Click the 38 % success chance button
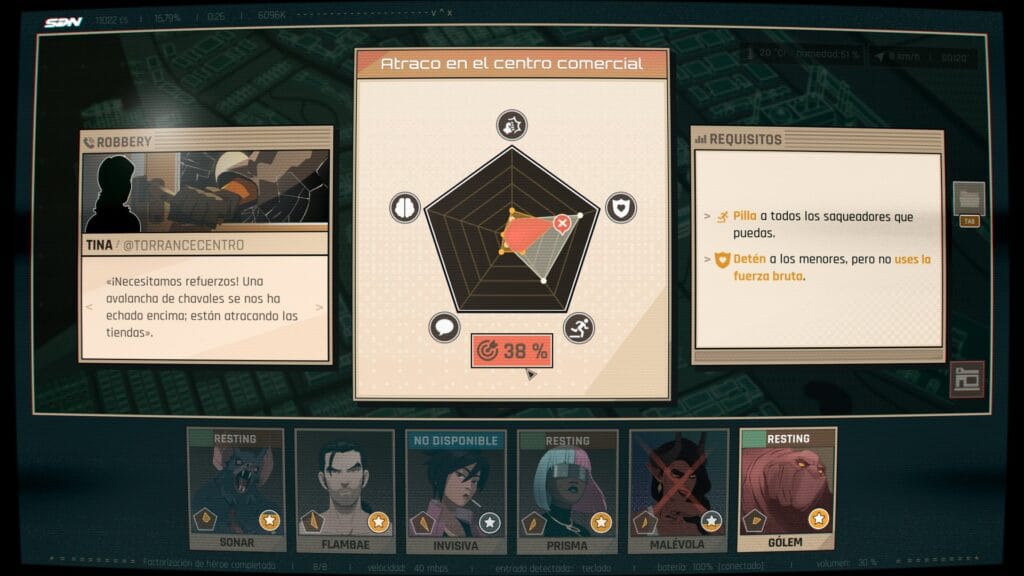The height and width of the screenshot is (576, 1024). click(512, 351)
